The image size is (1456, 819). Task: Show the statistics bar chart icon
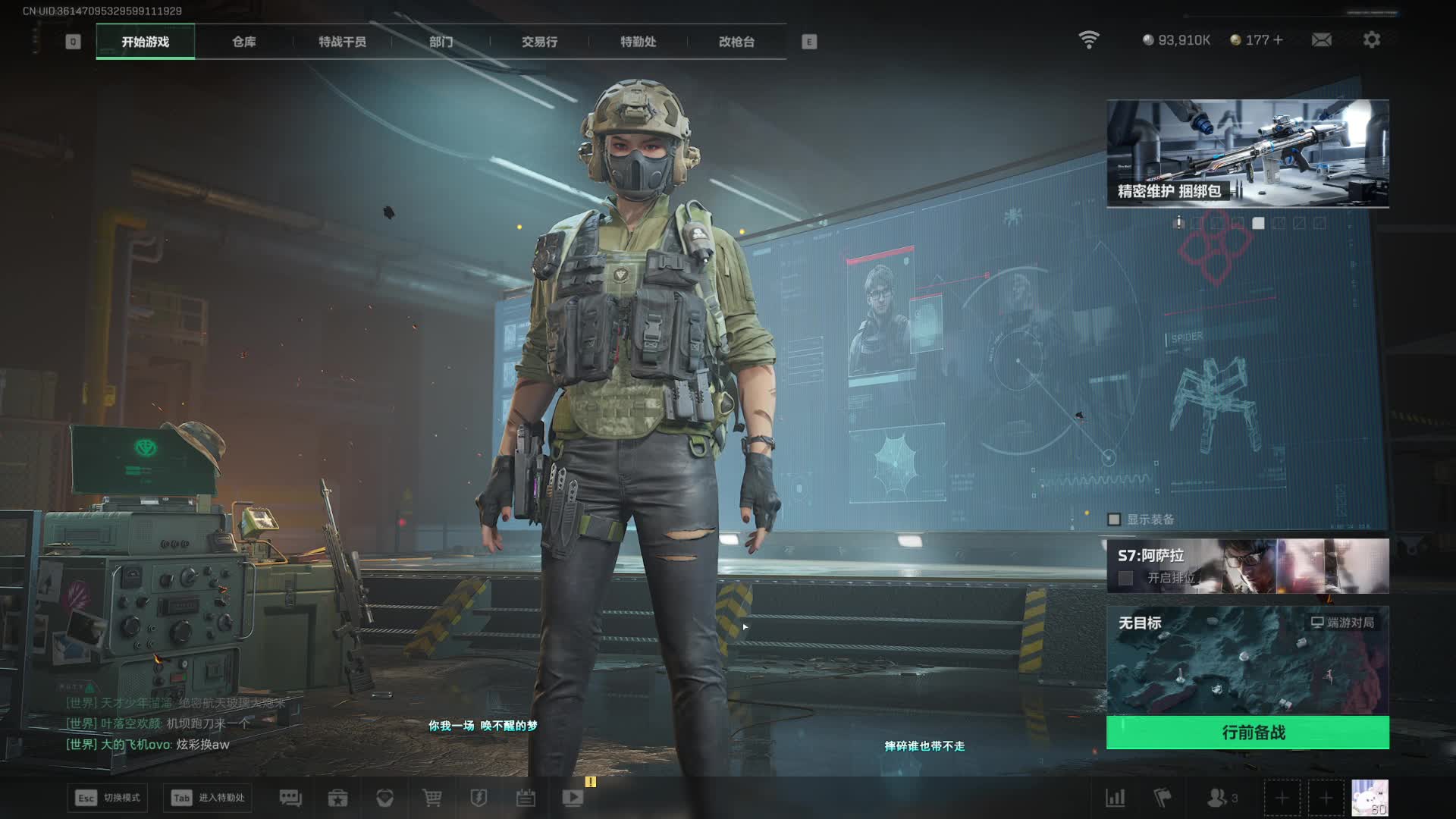coord(1116,798)
